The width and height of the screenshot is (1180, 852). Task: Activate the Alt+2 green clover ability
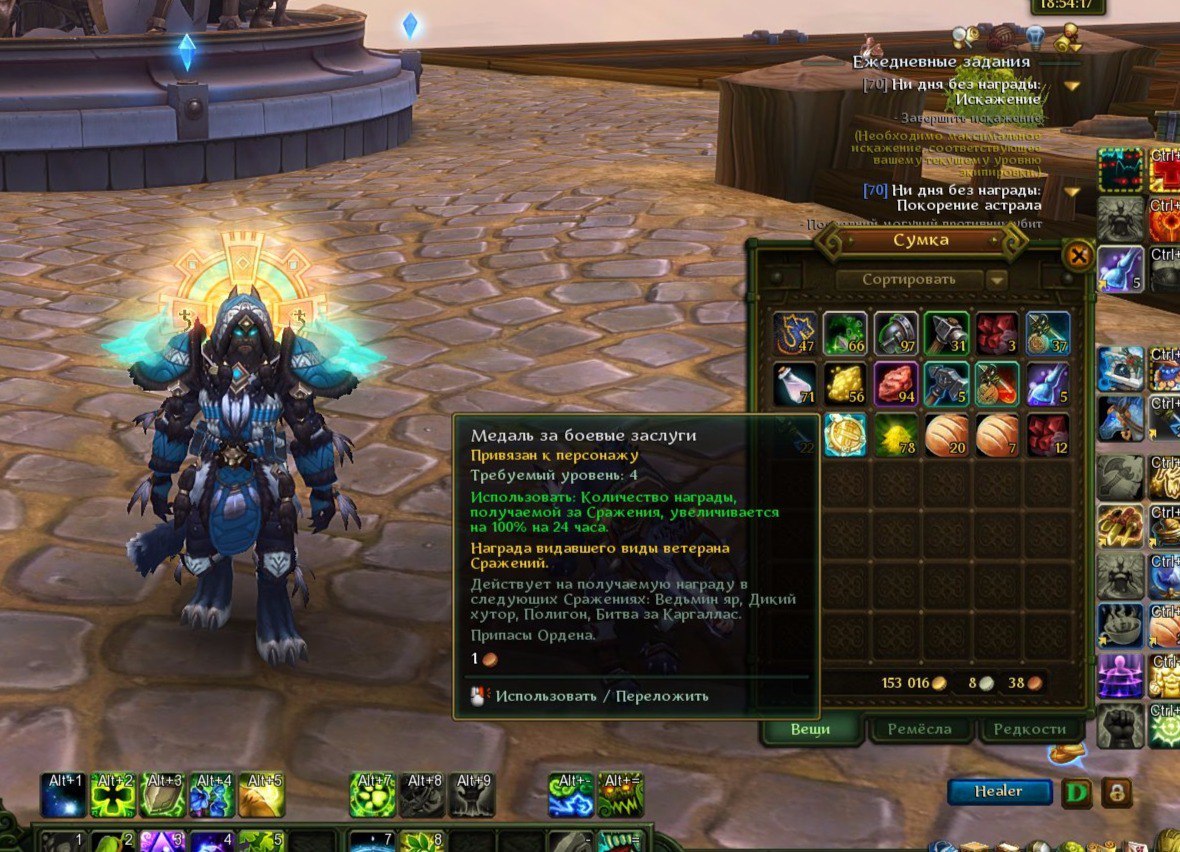(113, 795)
